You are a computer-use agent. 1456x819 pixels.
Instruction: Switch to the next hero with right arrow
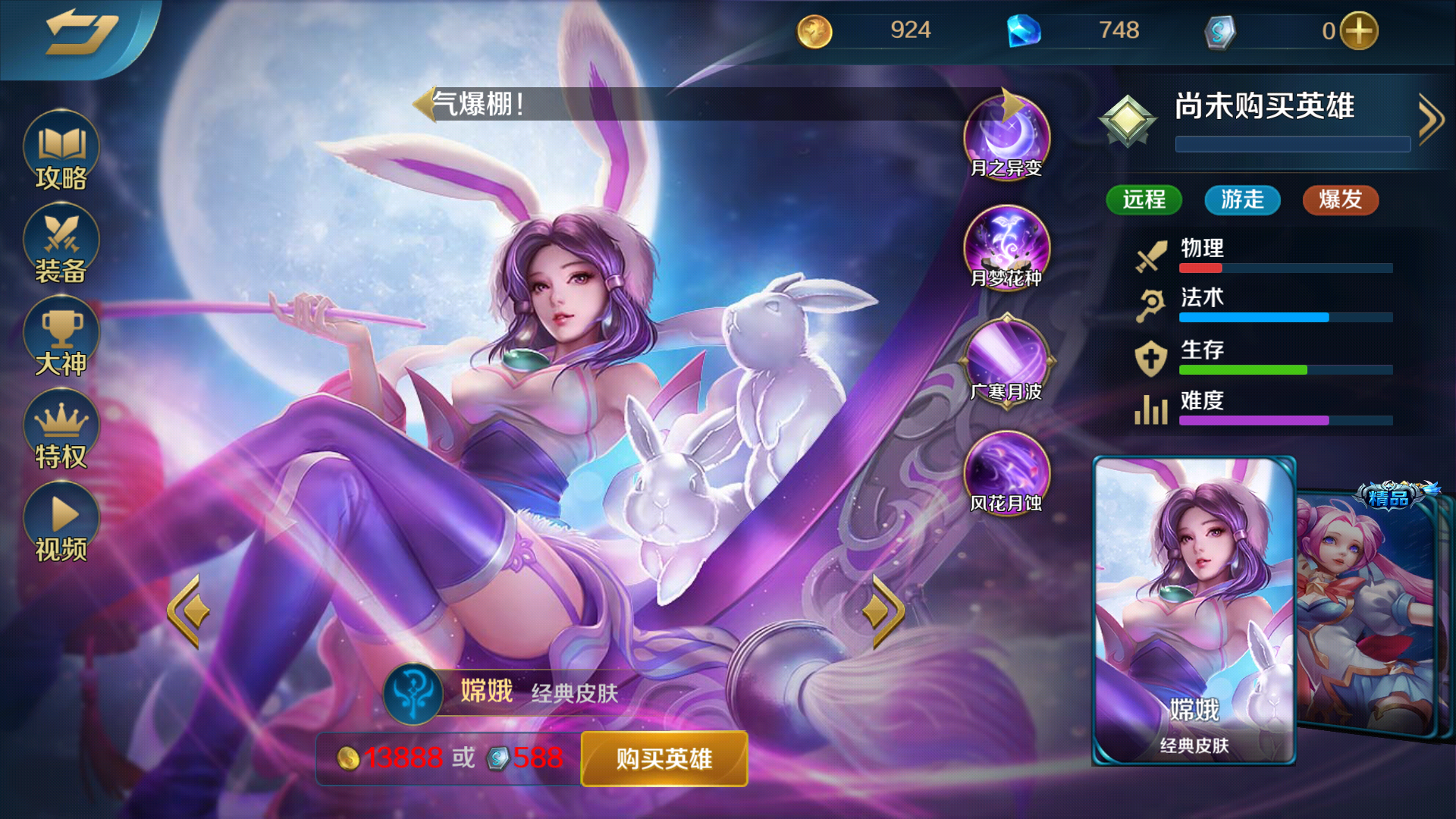[x=881, y=610]
